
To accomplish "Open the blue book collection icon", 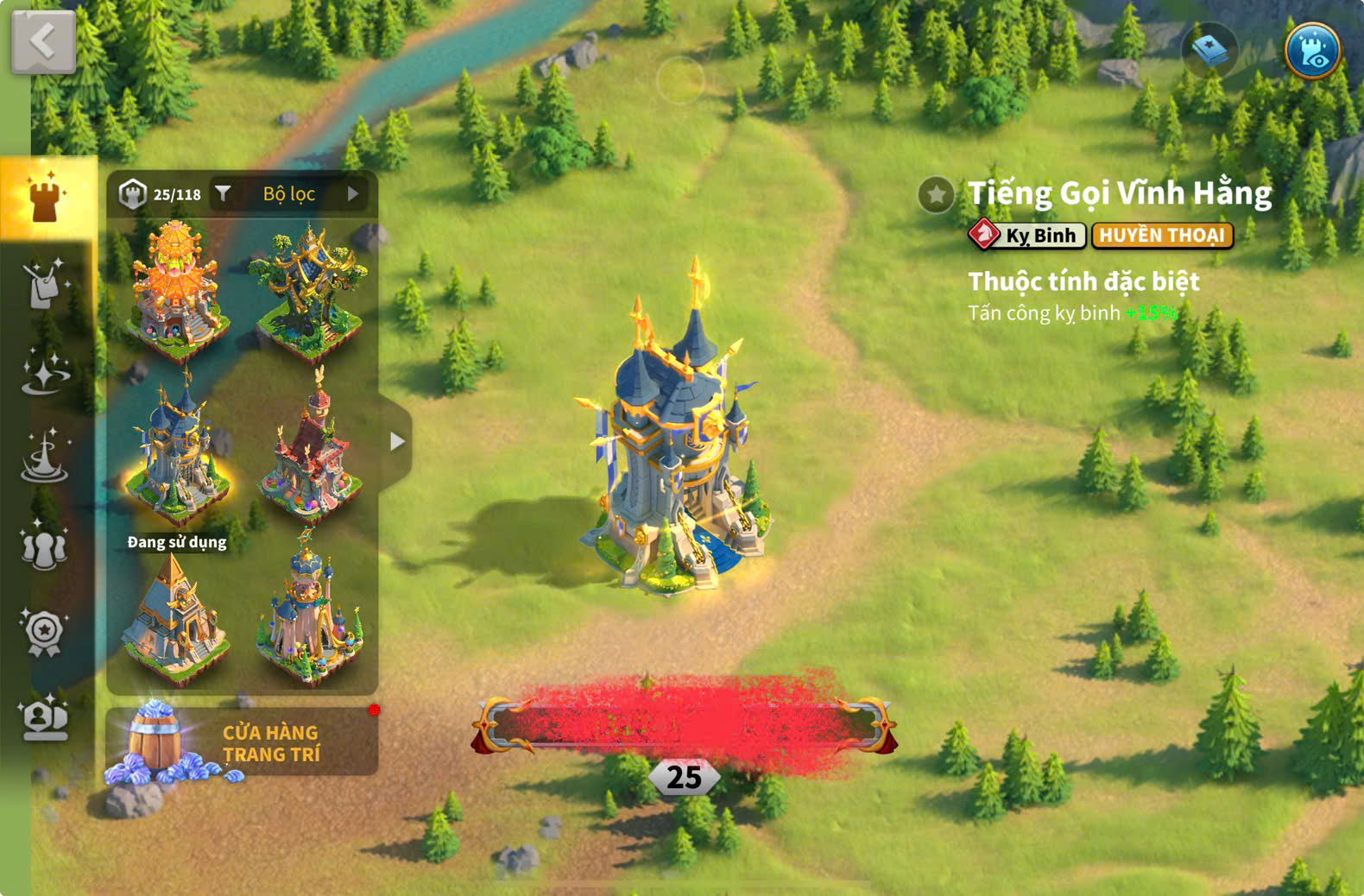I will (x=1209, y=50).
